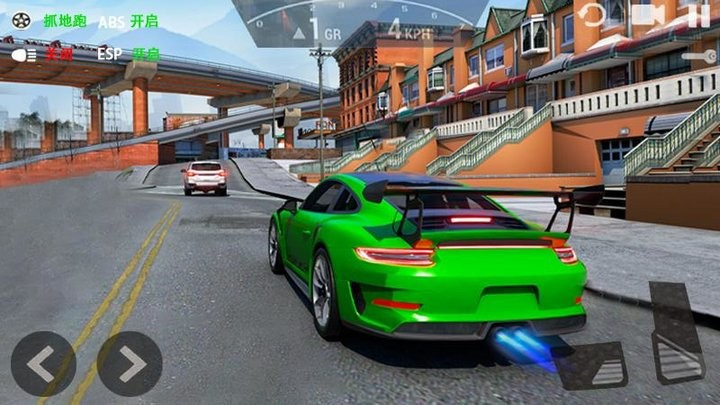Steer right with the right arrow button
Viewport: 720px width, 405px height.
[129, 364]
